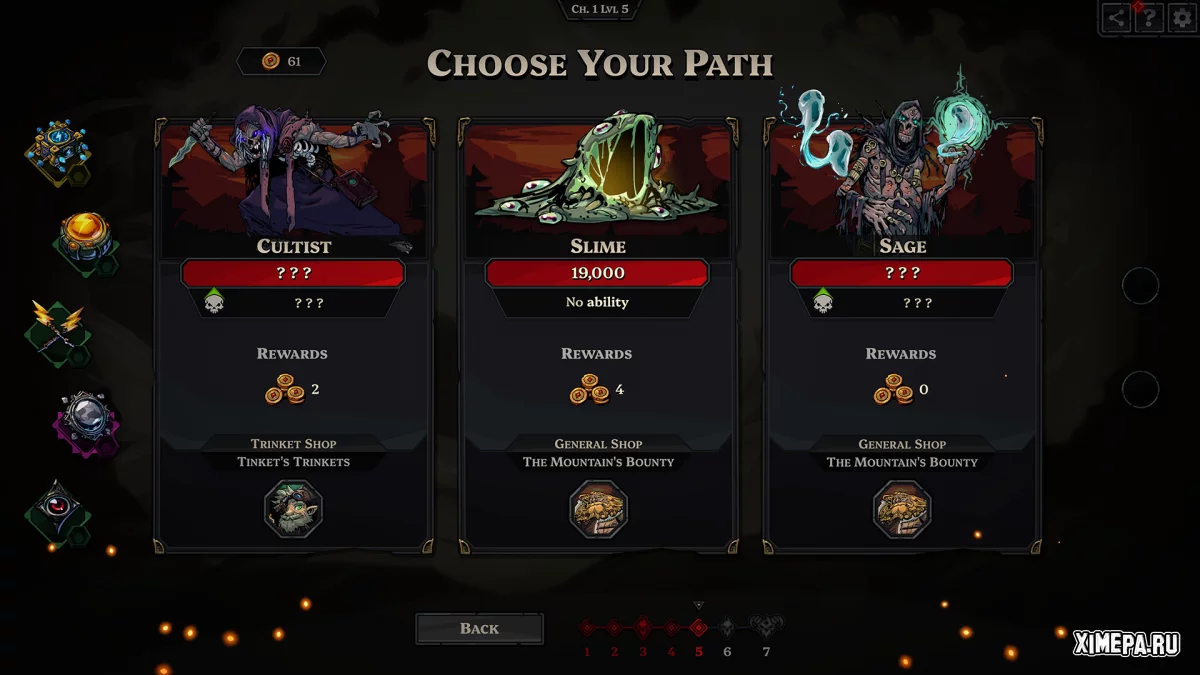The height and width of the screenshot is (675, 1200).
Task: Click the gold coin counter showing 61
Action: (281, 61)
